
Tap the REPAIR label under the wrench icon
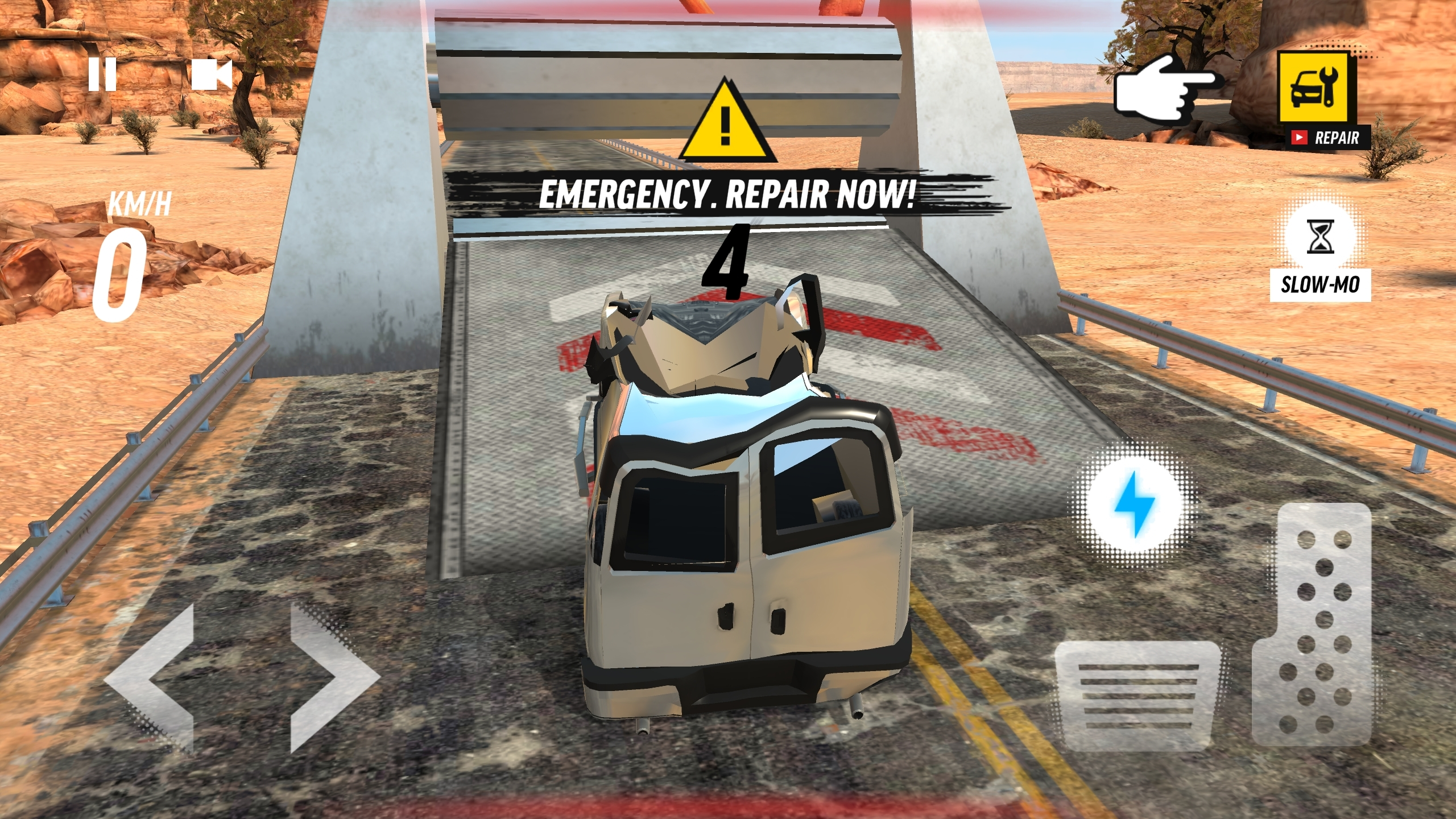1338,138
